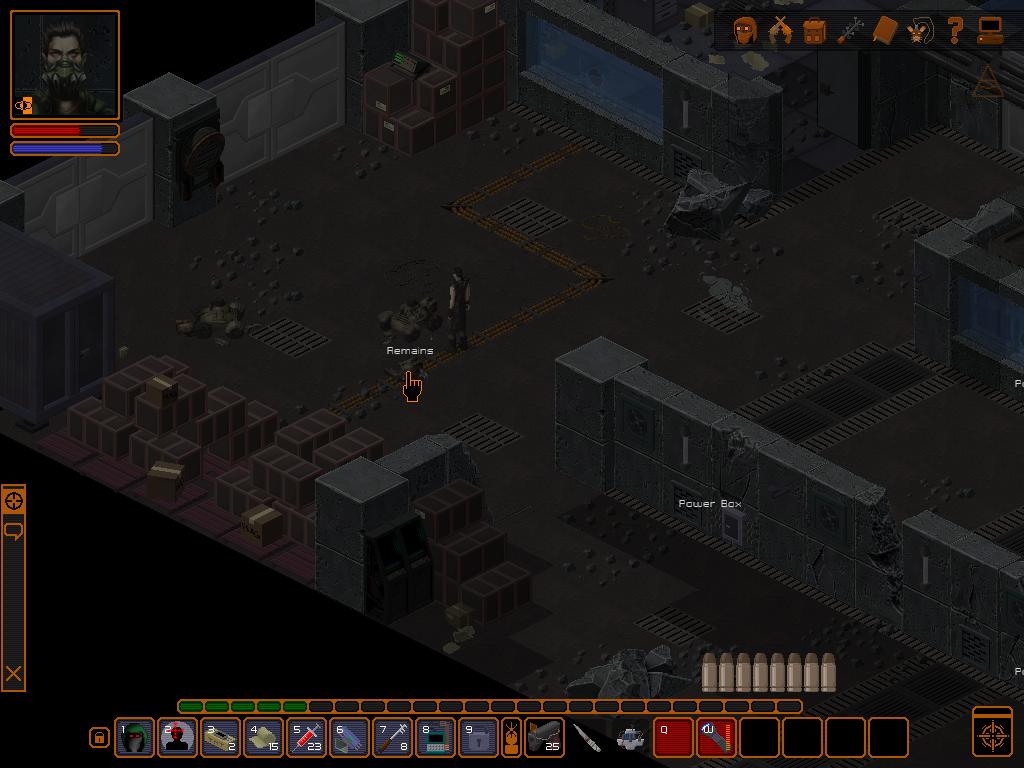Activate the red-target silhouette ability in slot 2
The image size is (1024, 768).
coord(177,738)
